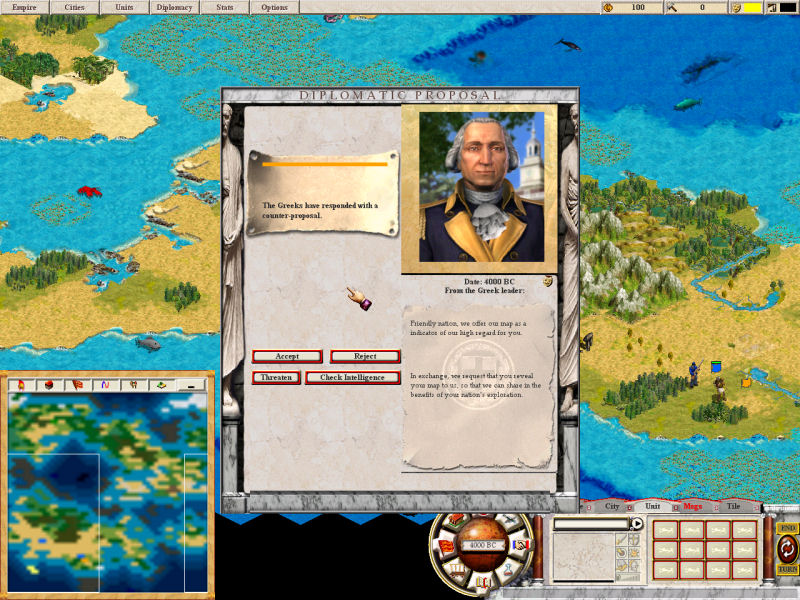Screen dimensions: 800x600
Task: Accept the Greek counter-proposal
Action: coord(287,356)
